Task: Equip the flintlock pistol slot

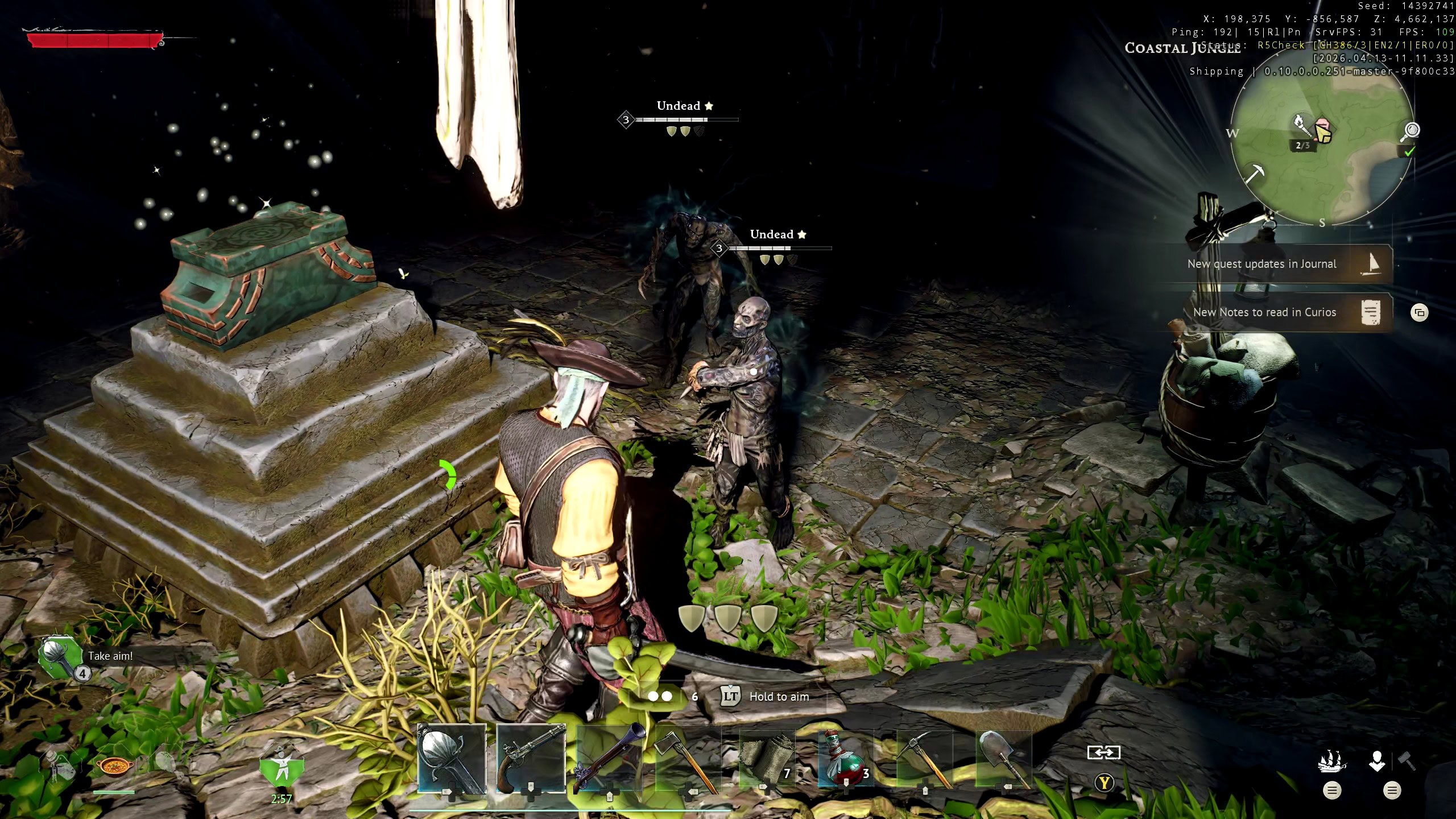Action: point(530,758)
